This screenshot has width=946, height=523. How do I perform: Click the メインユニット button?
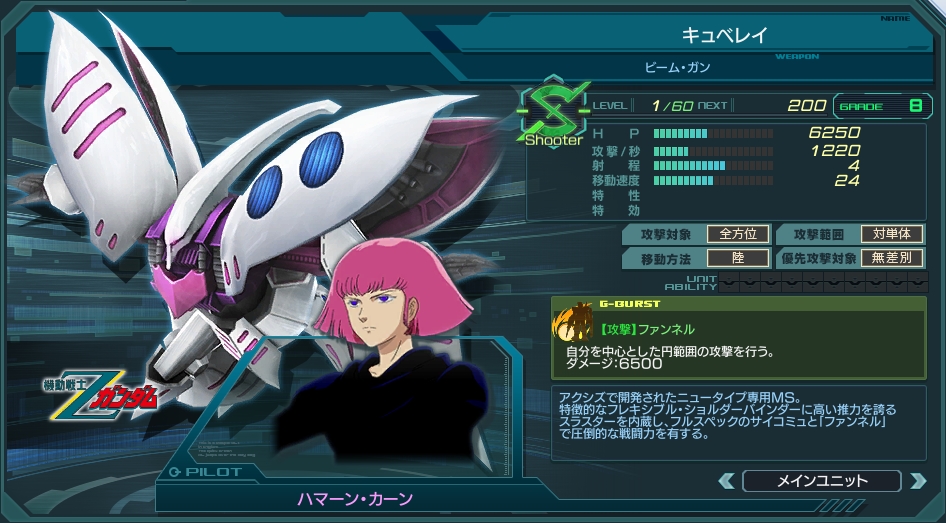click(x=822, y=481)
